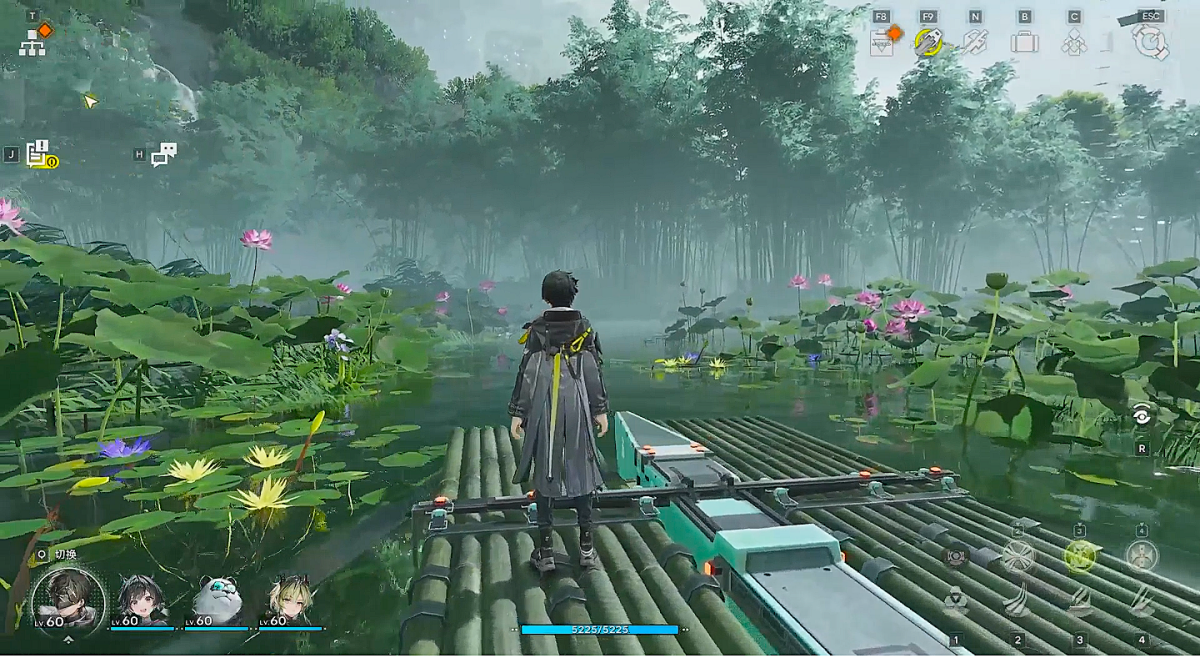Viewport: 1200px width, 658px height.
Task: Open the diamond cluster operator icon
Action: coord(1074,42)
